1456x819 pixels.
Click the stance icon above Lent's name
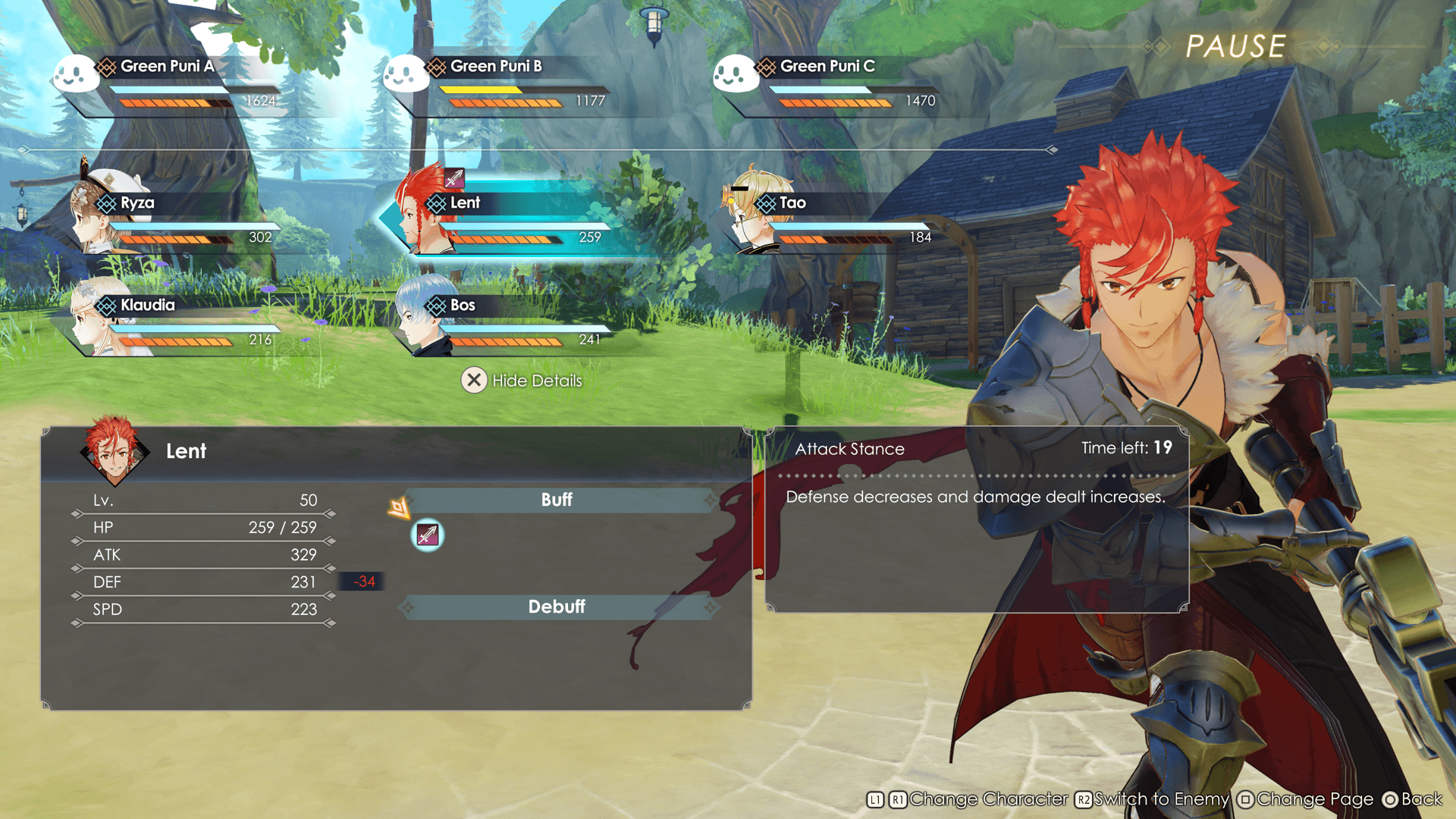pos(454,178)
